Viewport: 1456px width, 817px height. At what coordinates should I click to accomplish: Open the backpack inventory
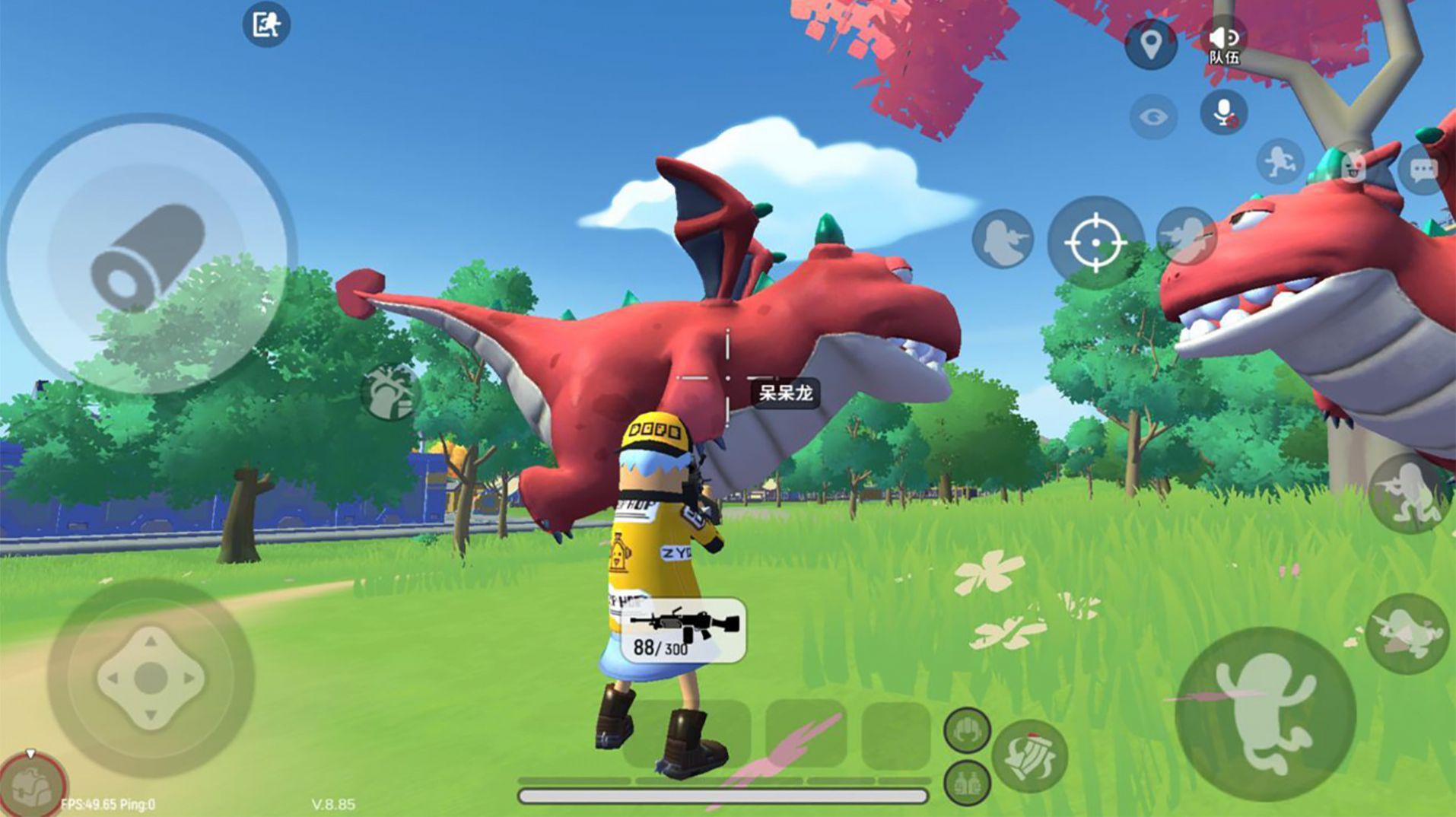pos(32,785)
